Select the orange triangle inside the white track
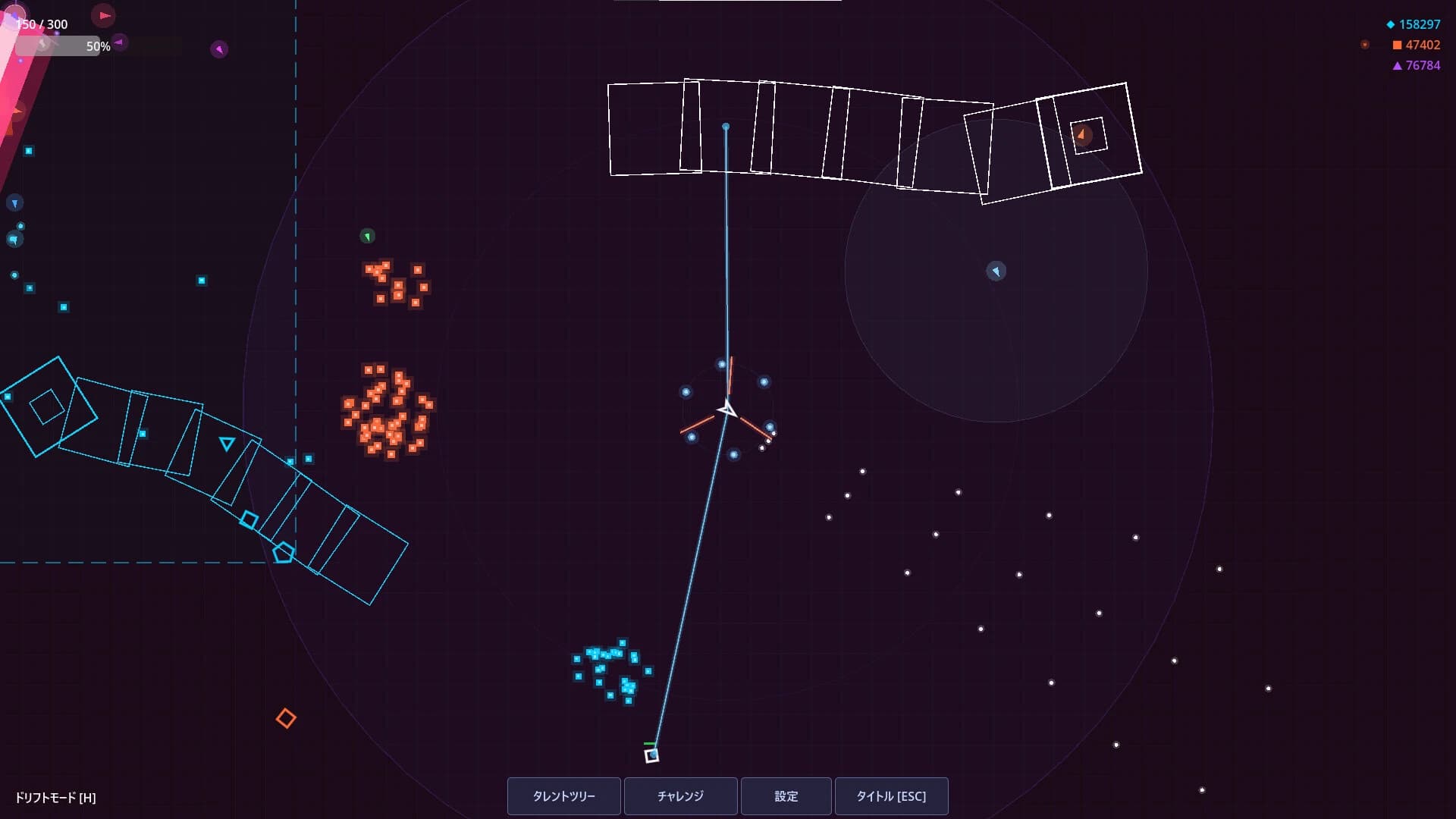 [1081, 134]
